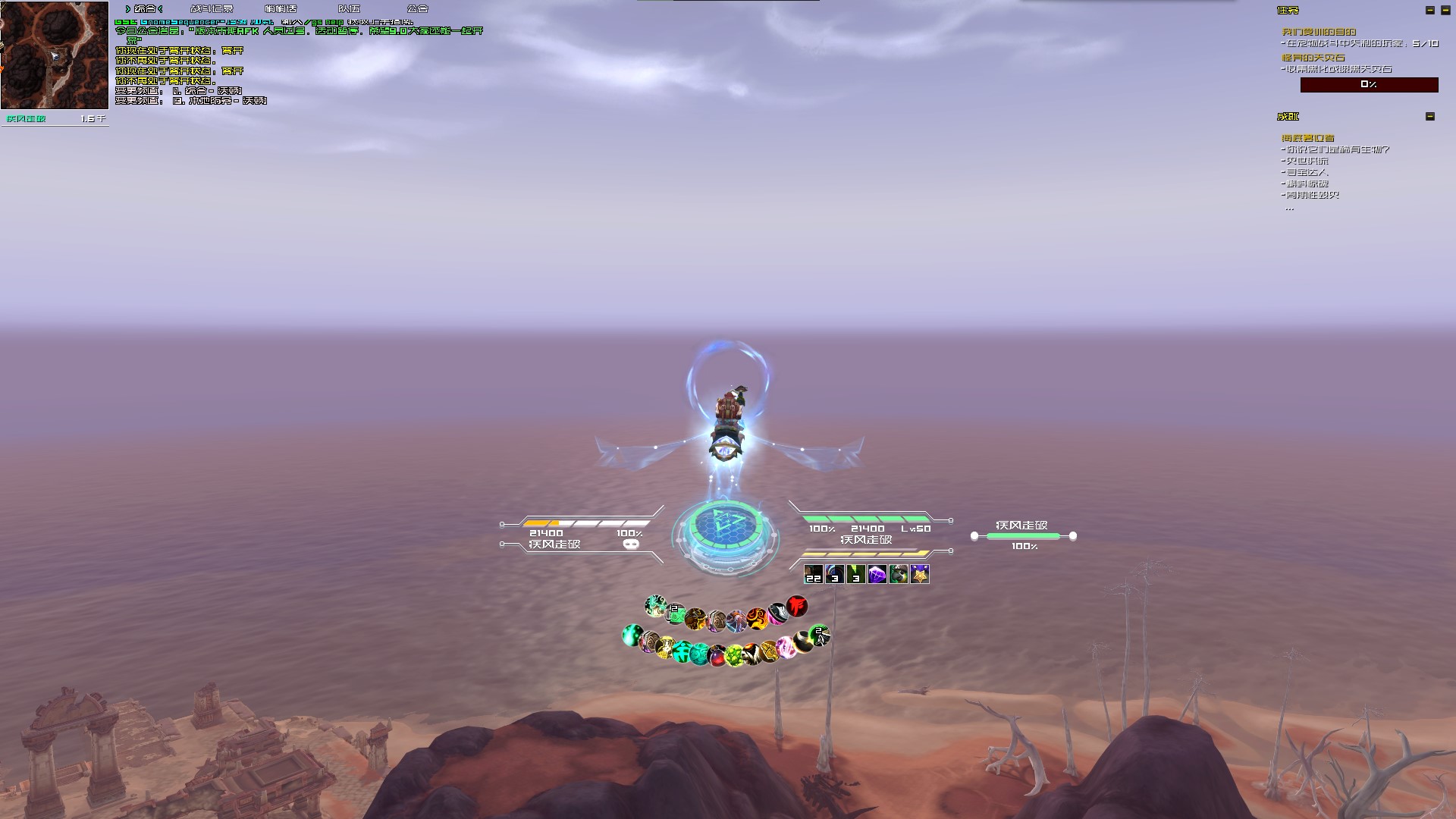Use the red potion ability in the lower arc
The image size is (1456, 819).
[717, 655]
